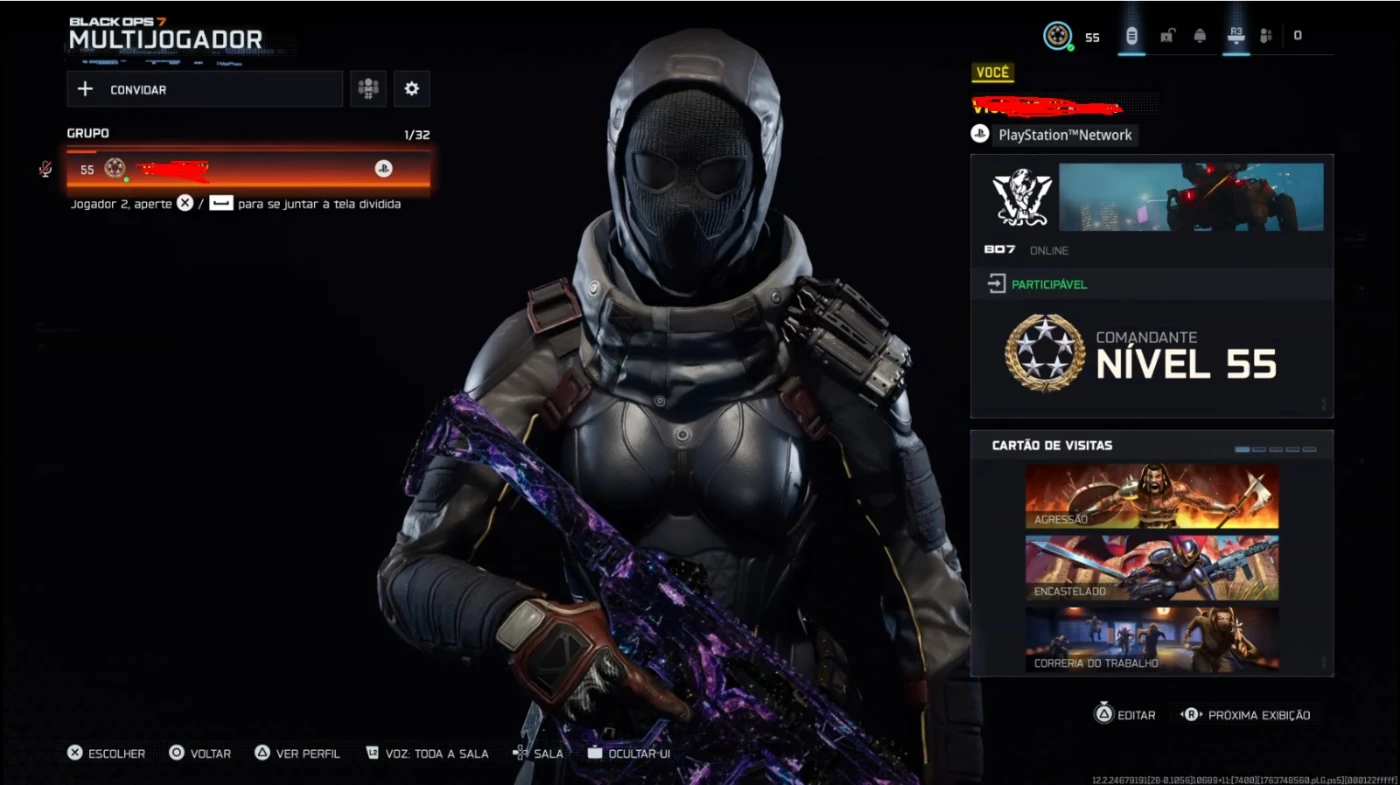Open notifications bell icon
Screen dimensions: 1400x785
coord(1200,36)
